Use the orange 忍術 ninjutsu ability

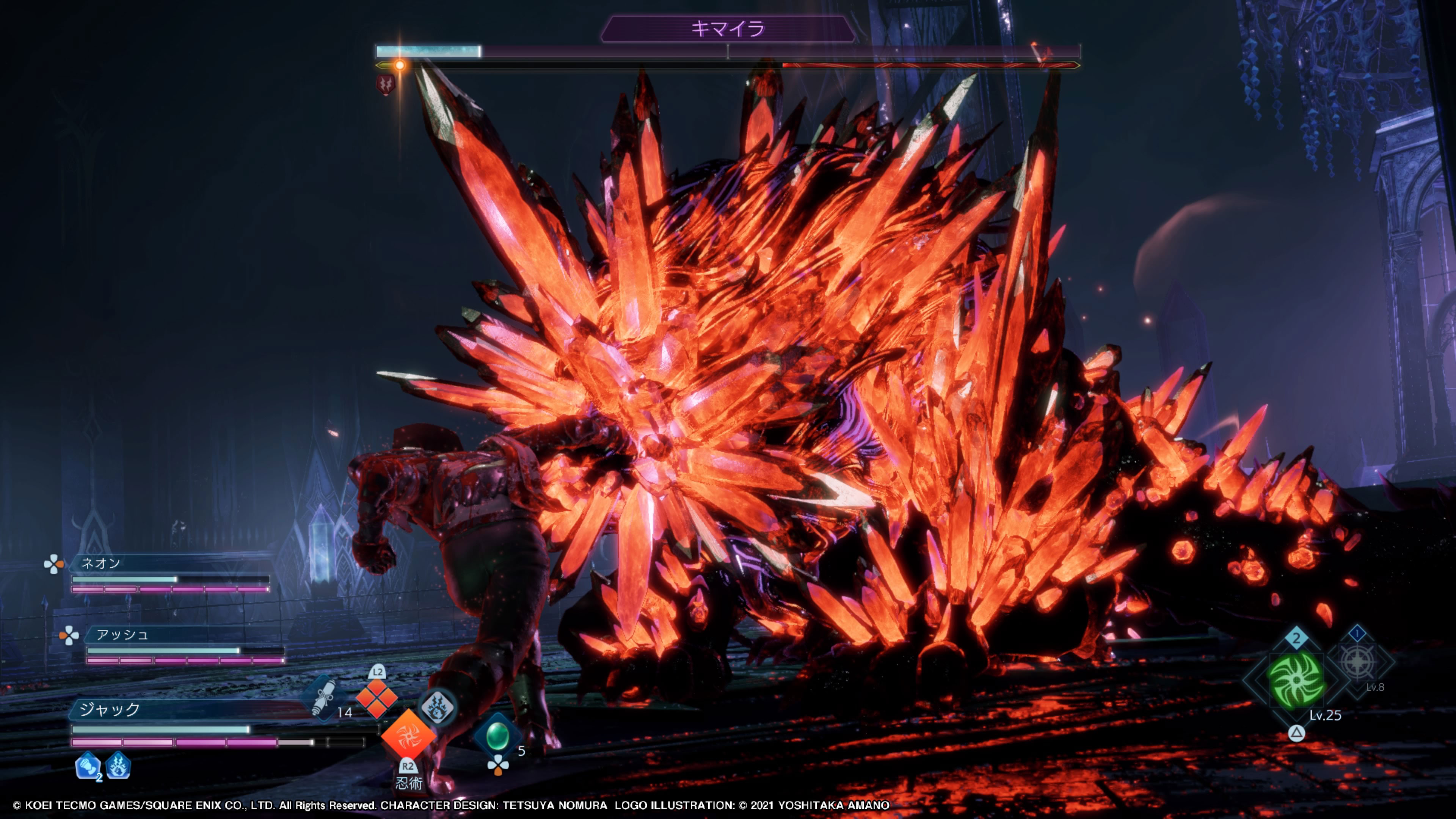click(x=408, y=735)
